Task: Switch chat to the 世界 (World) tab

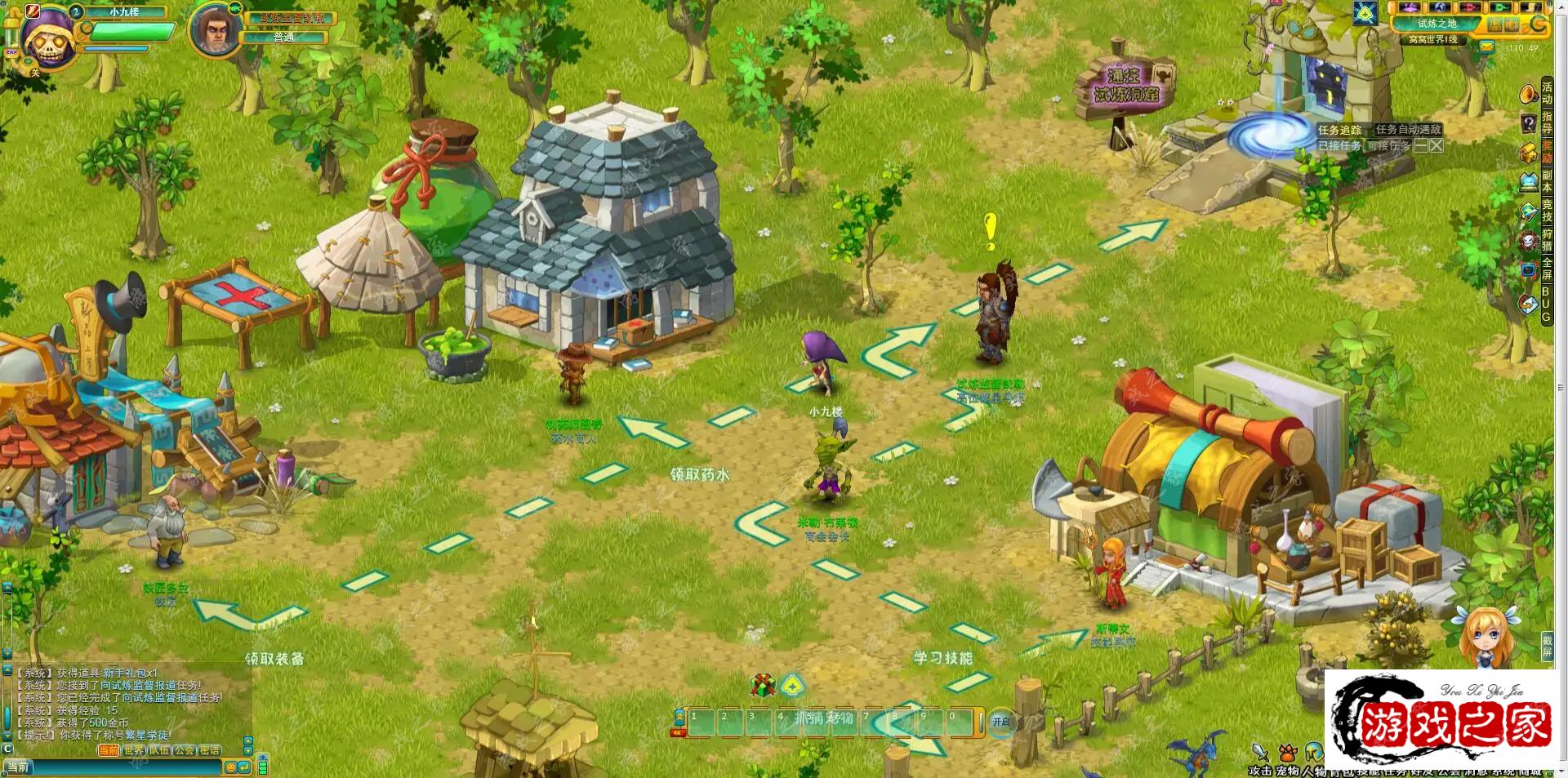Action: click(134, 749)
